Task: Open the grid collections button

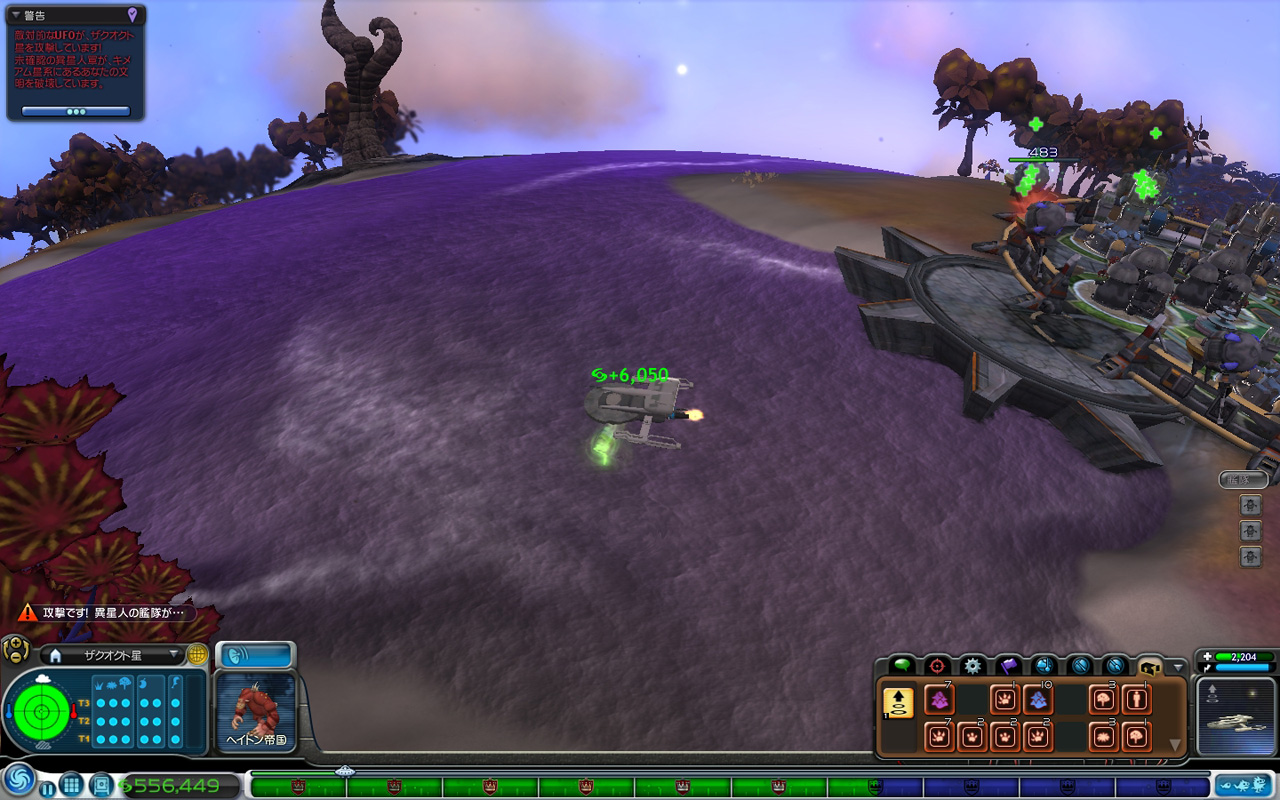Action: pyautogui.click(x=71, y=785)
